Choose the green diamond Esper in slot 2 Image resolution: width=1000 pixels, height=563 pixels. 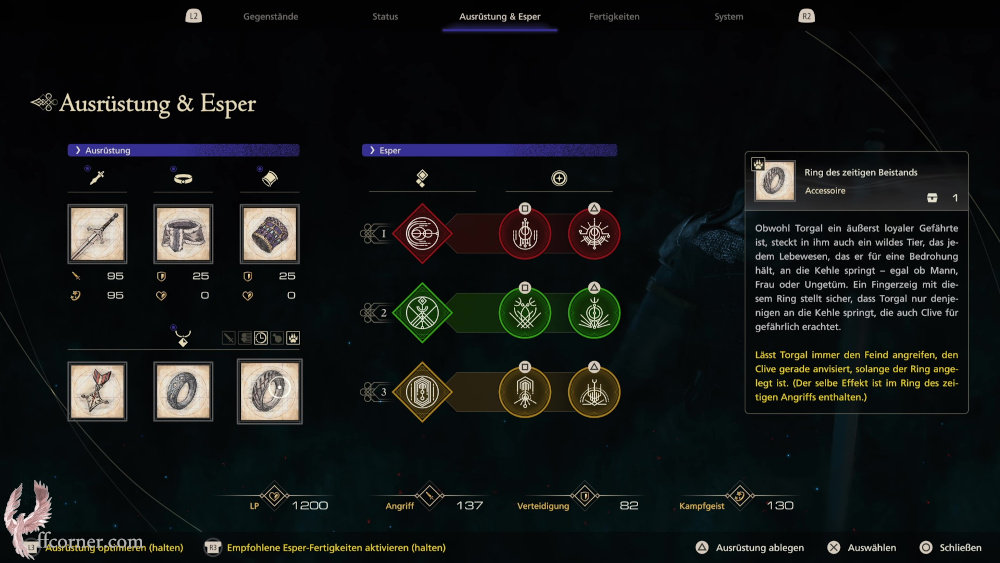point(422,313)
